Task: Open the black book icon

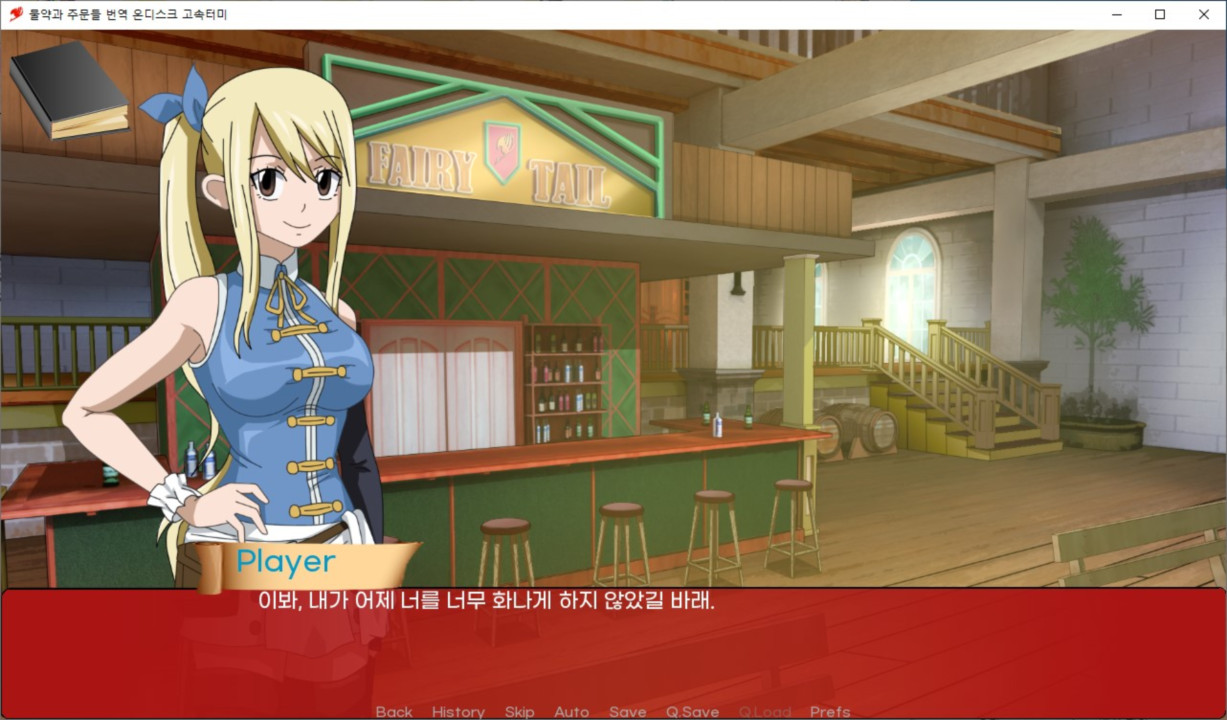Action: 69,88
